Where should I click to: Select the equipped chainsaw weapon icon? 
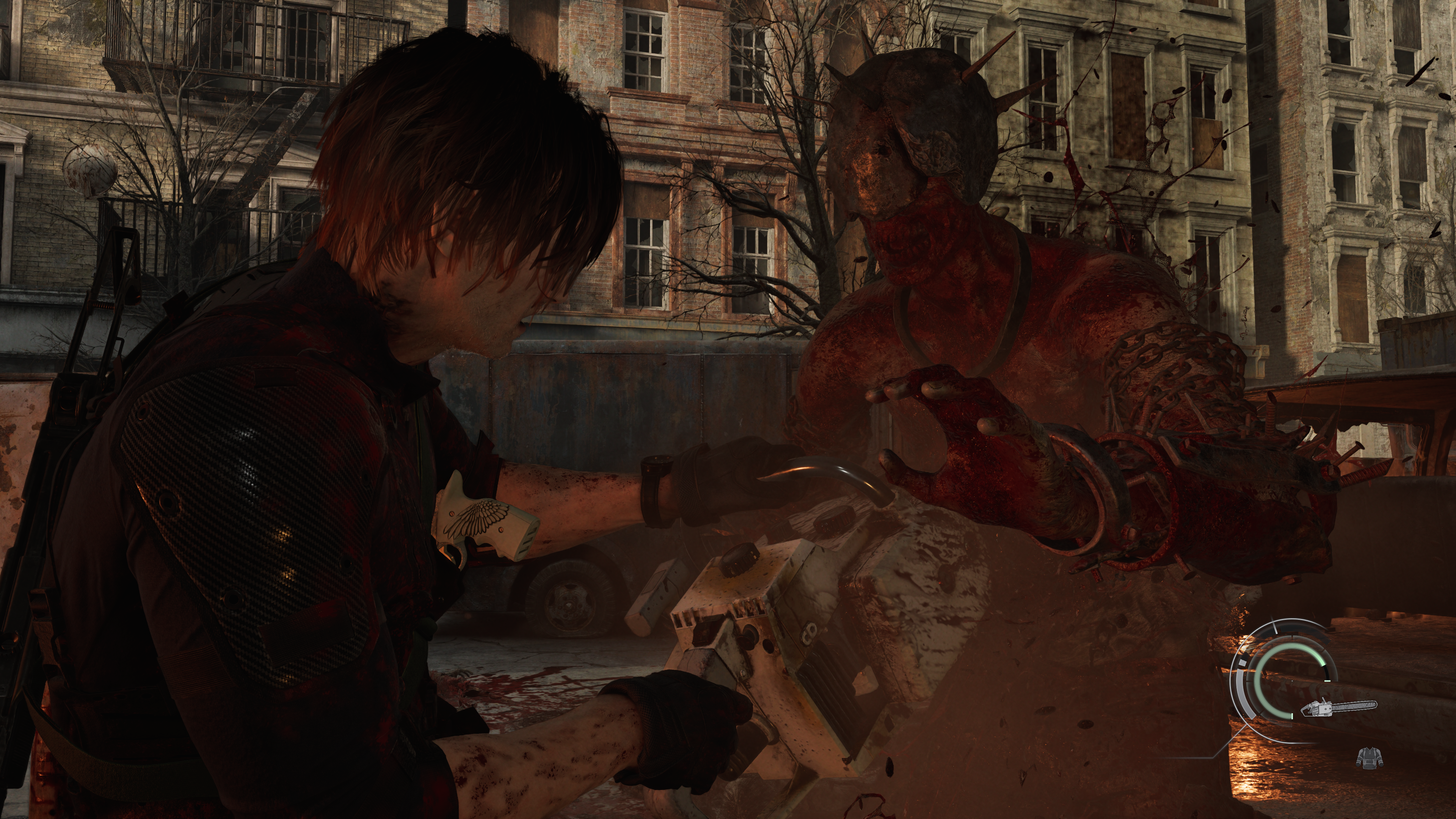pyautogui.click(x=1339, y=708)
